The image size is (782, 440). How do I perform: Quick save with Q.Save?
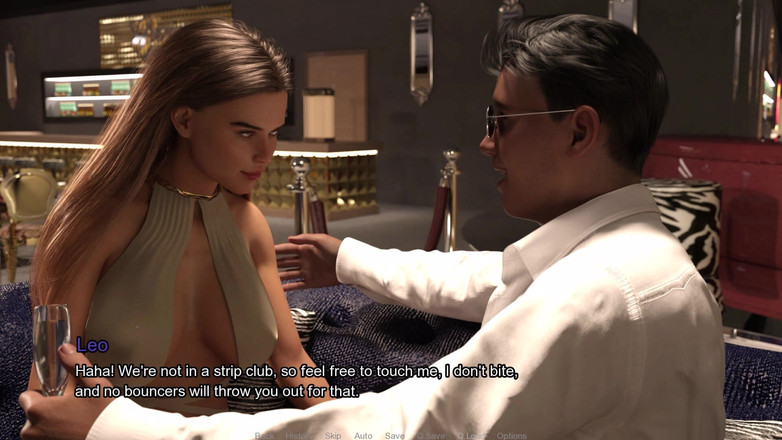point(431,436)
